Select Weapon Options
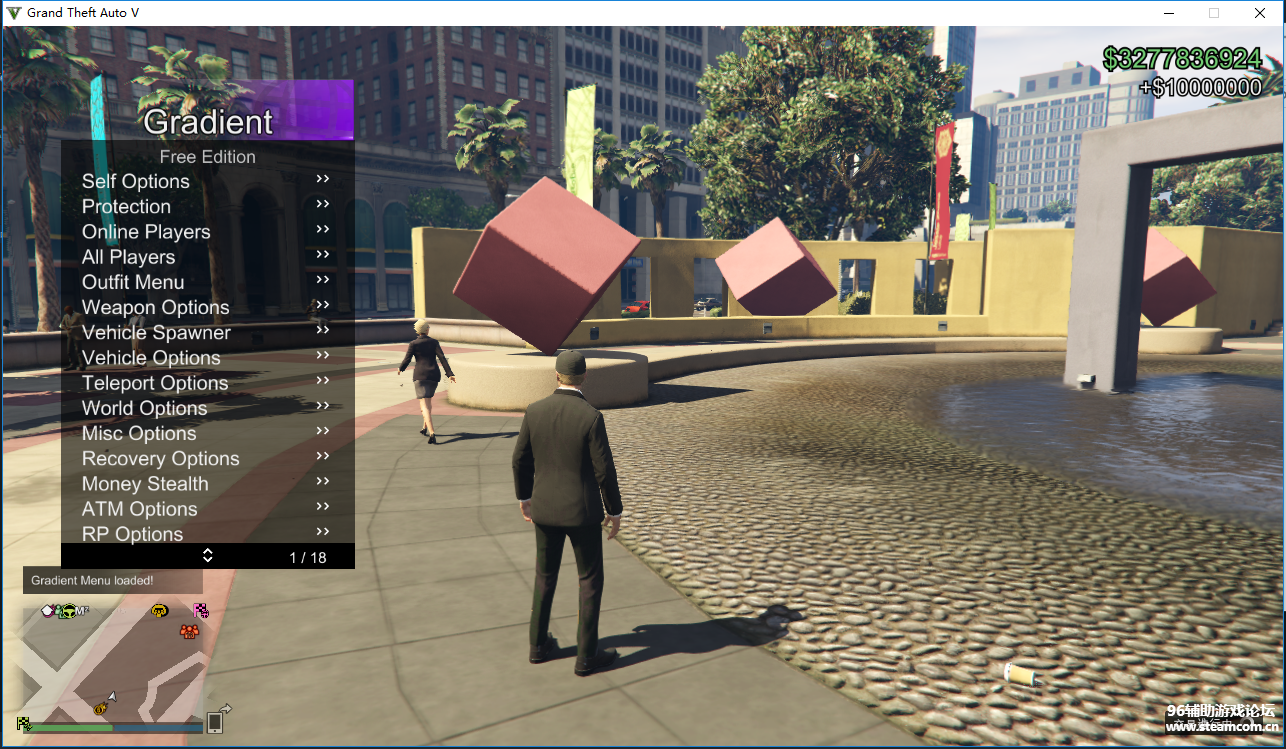This screenshot has height=749, width=1286. point(155,307)
